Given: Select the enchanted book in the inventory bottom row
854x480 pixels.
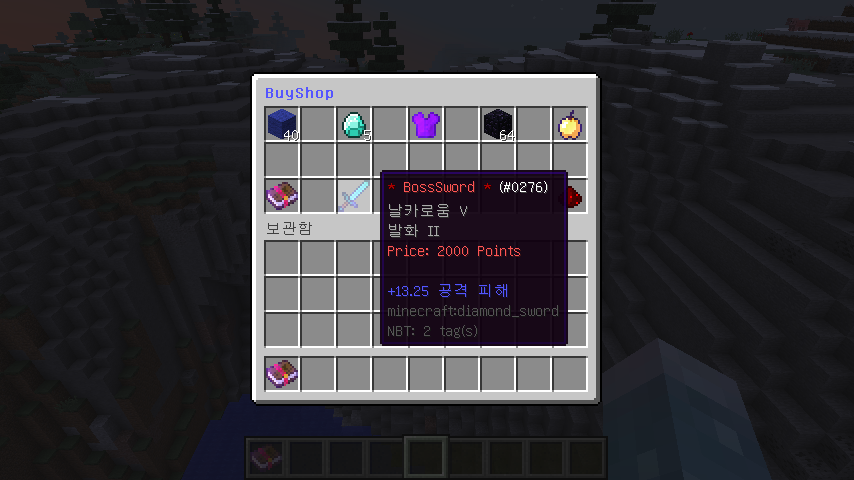Looking at the screenshot, I should tap(282, 373).
